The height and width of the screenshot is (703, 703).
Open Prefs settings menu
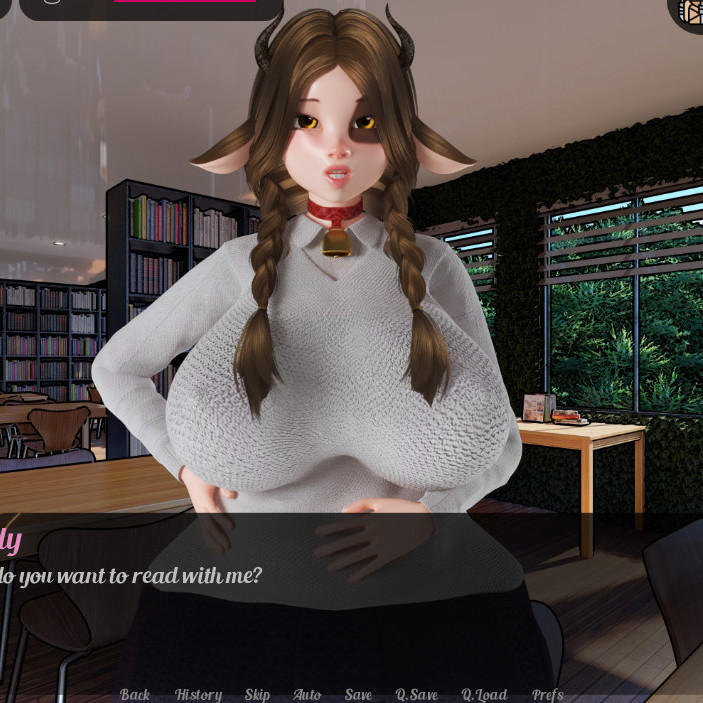coord(547,694)
